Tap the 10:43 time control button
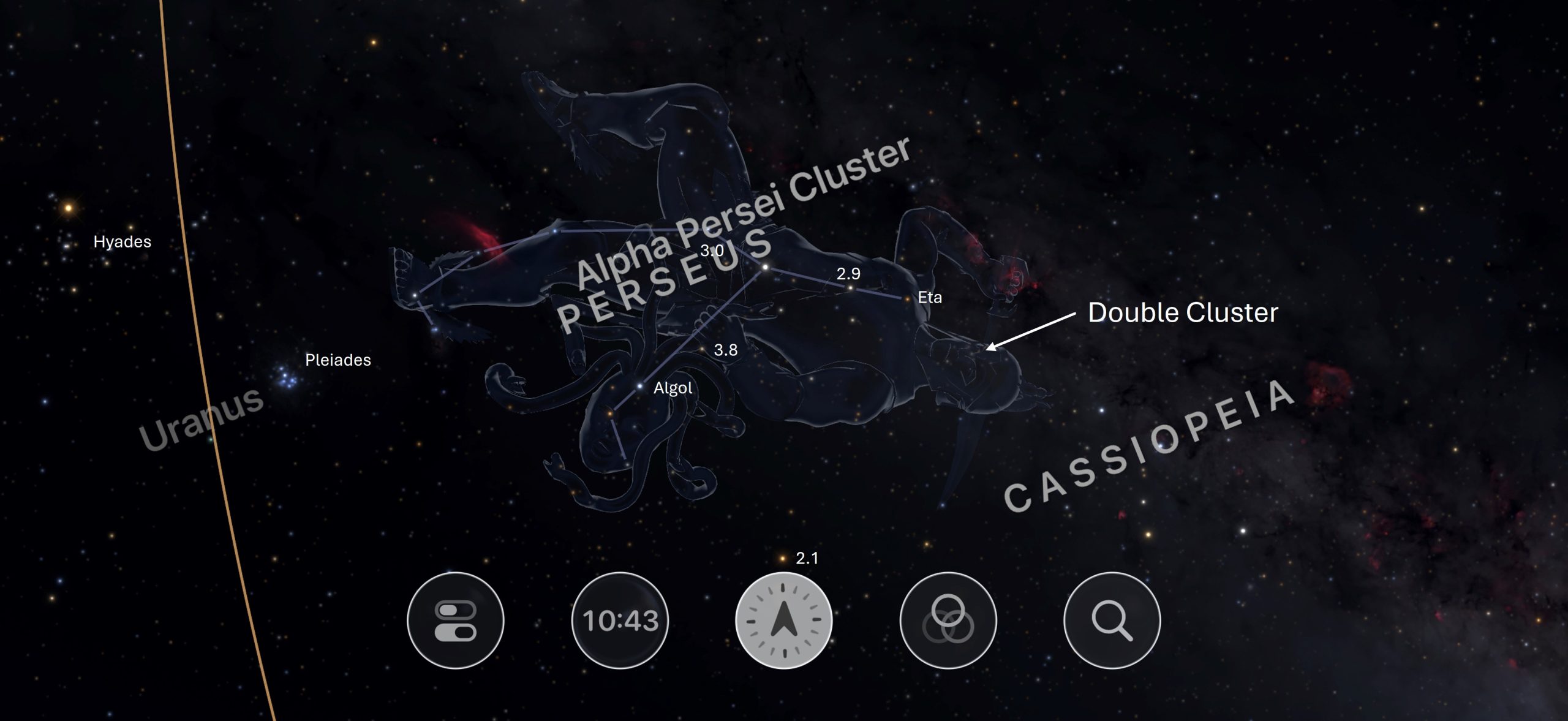Image resolution: width=1568 pixels, height=721 pixels. click(620, 620)
